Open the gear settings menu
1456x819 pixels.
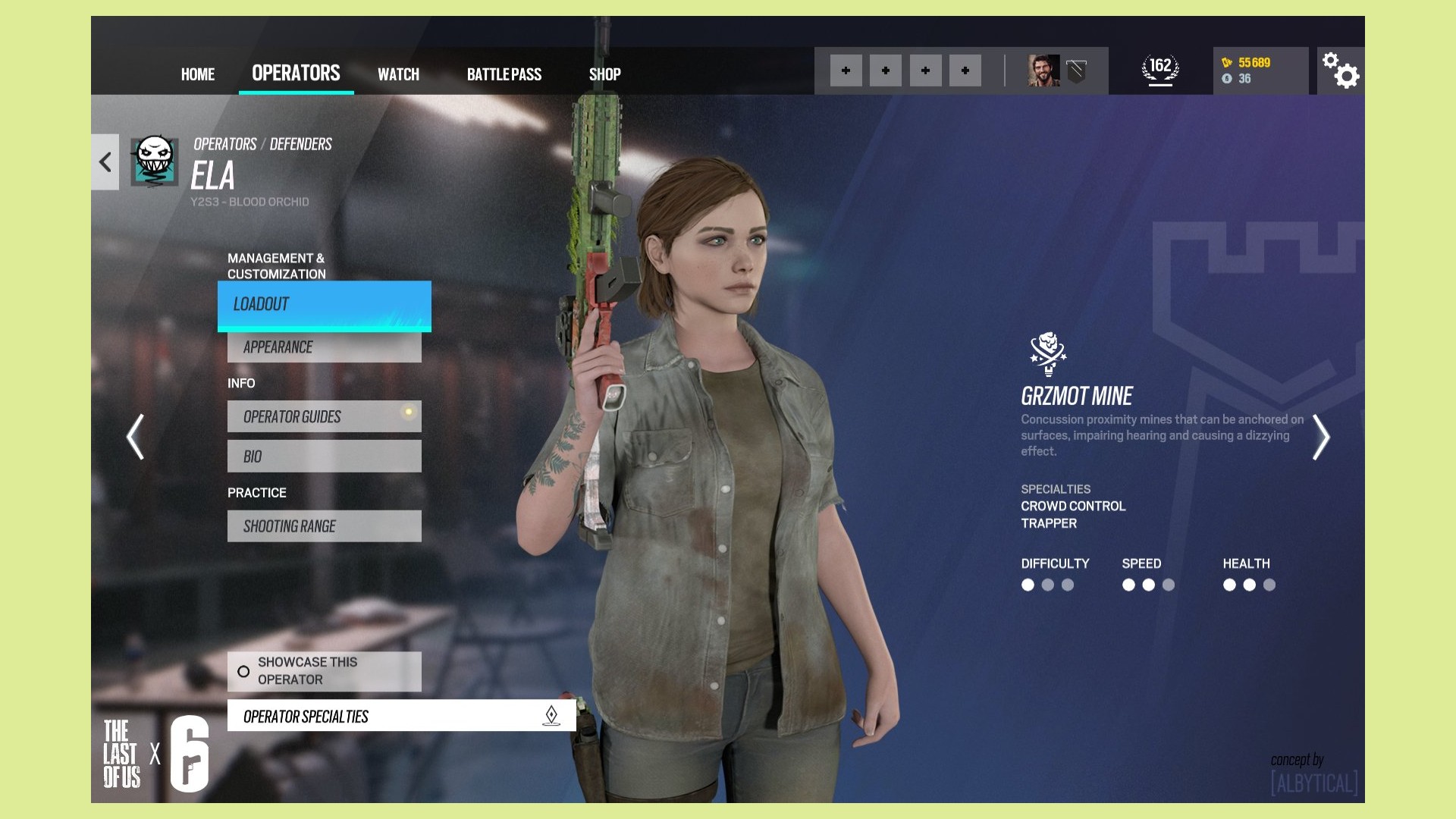point(1341,71)
